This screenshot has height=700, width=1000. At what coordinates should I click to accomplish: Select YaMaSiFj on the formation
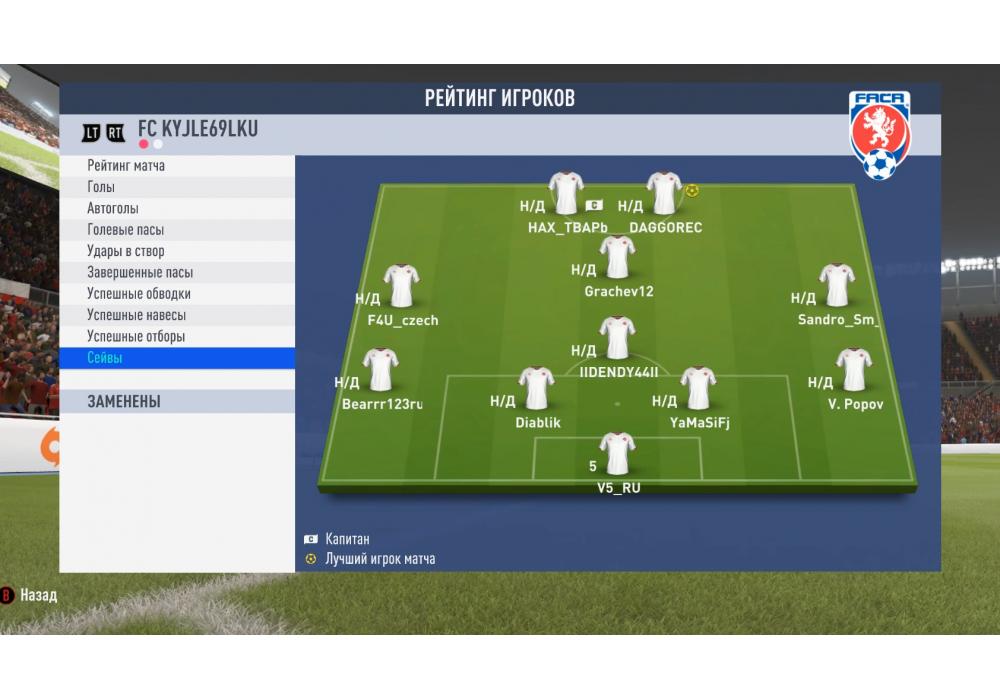coord(697,388)
